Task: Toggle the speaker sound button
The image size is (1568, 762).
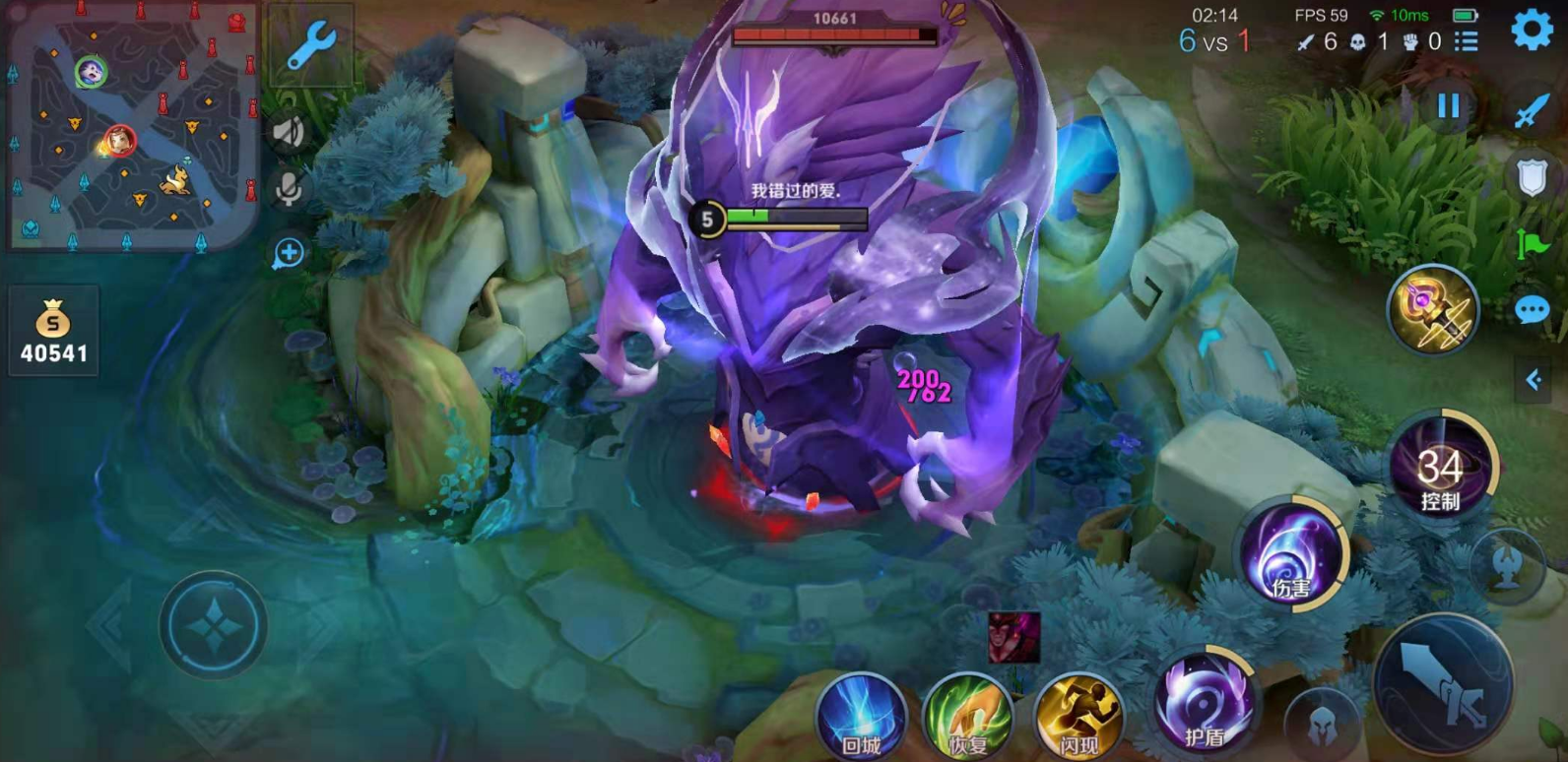Action: coord(289,132)
